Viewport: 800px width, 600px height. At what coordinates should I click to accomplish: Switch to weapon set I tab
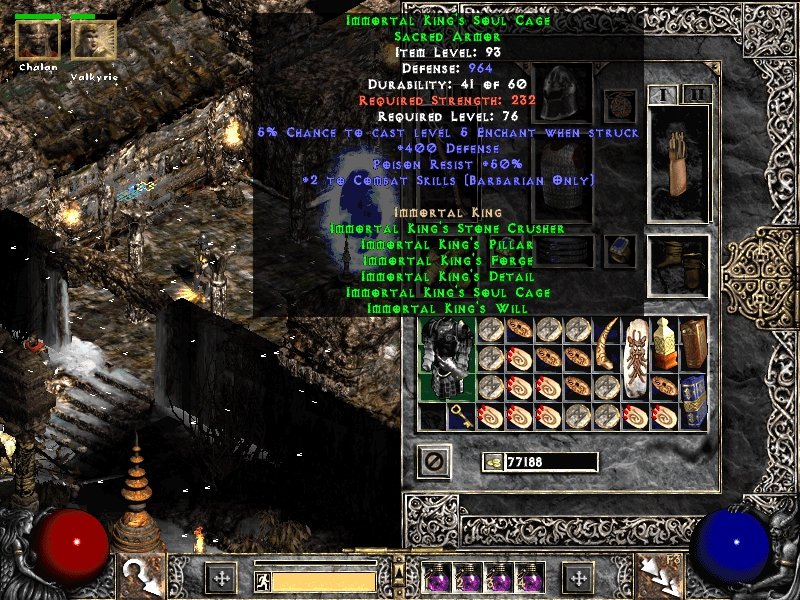point(664,95)
